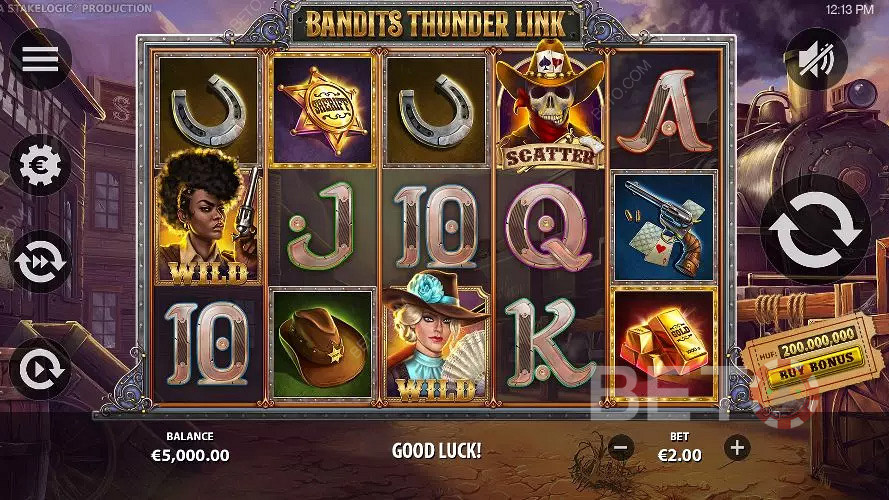Increase the bet with the plus button
Viewport: 889px width, 500px height.
pyautogui.click(x=737, y=447)
